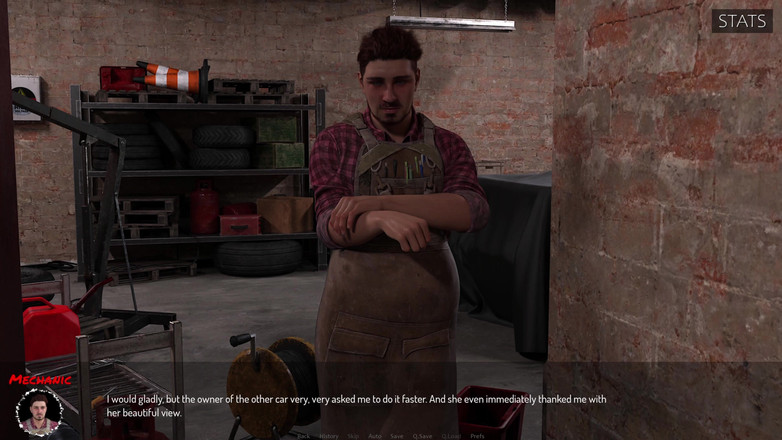Open the Save game screen
This screenshot has width=782, height=440.
[396, 436]
